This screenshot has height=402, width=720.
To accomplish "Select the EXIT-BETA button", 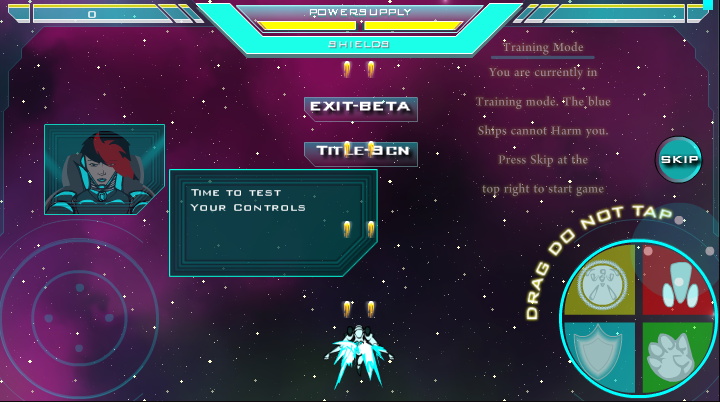I will click(360, 107).
